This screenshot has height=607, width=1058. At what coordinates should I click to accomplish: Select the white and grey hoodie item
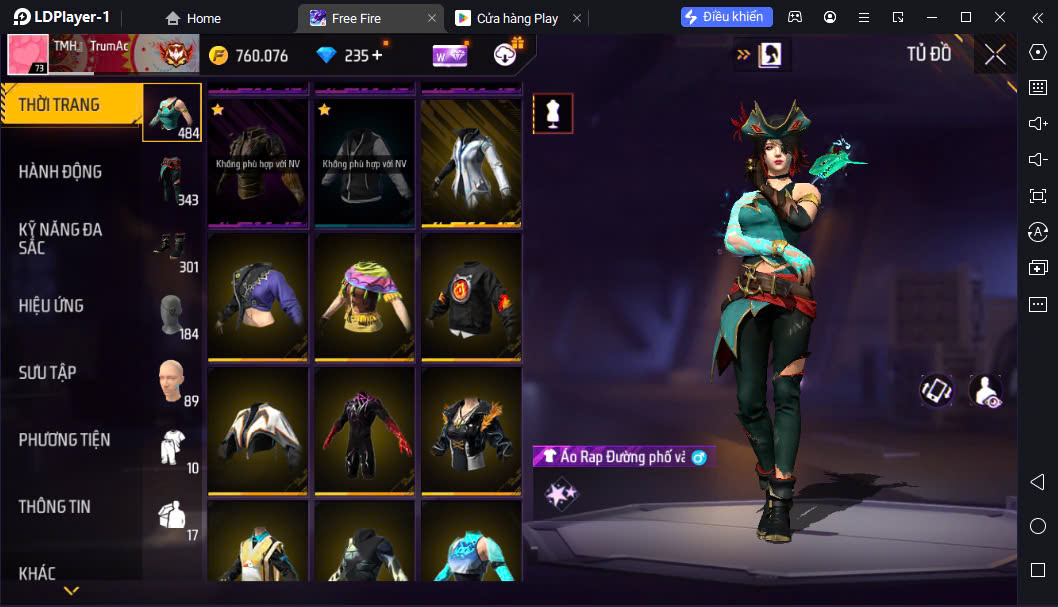471,162
